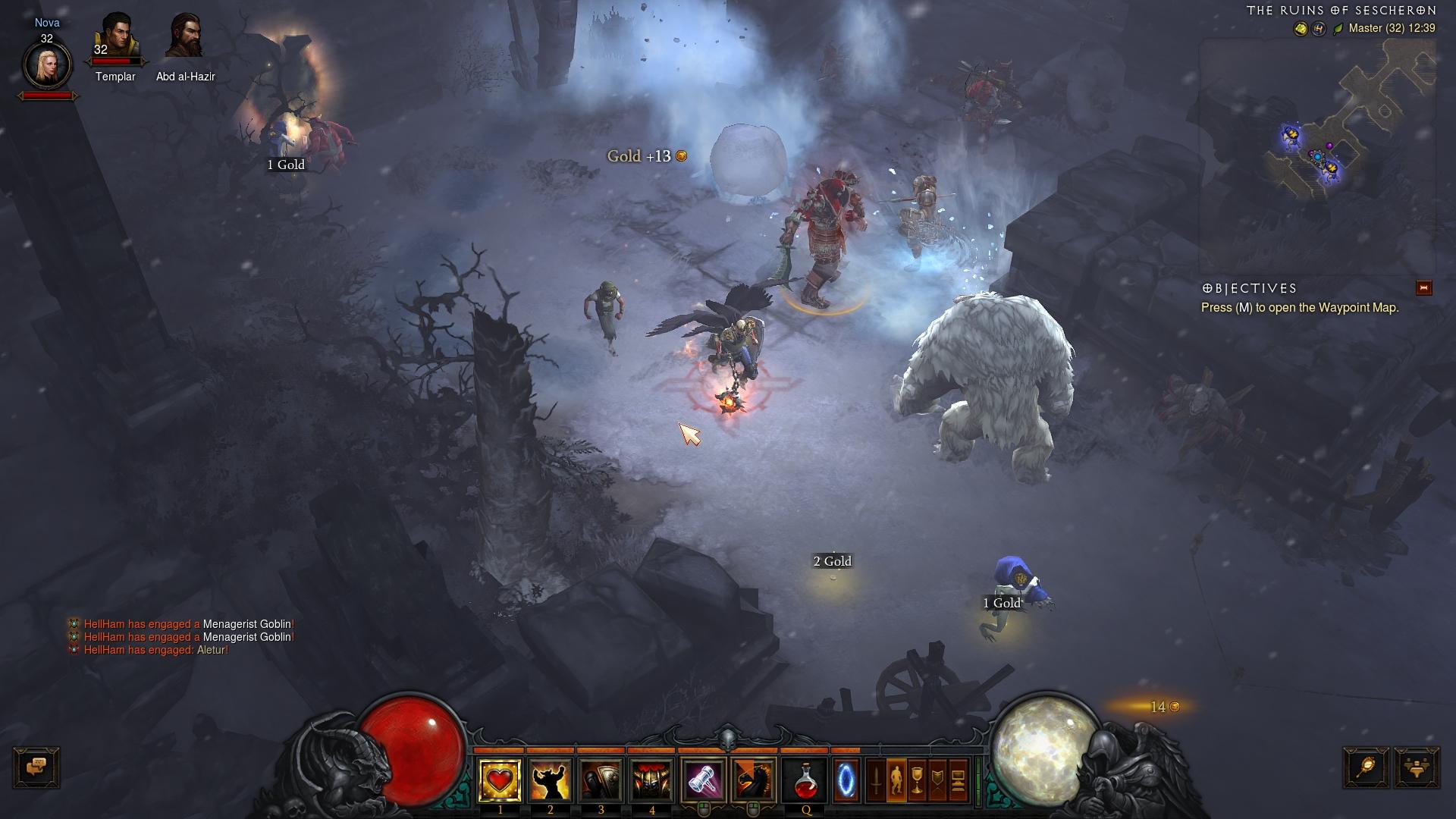This screenshot has height=819, width=1456.
Task: Select the black horse Steed Charge skill
Action: click(x=753, y=780)
